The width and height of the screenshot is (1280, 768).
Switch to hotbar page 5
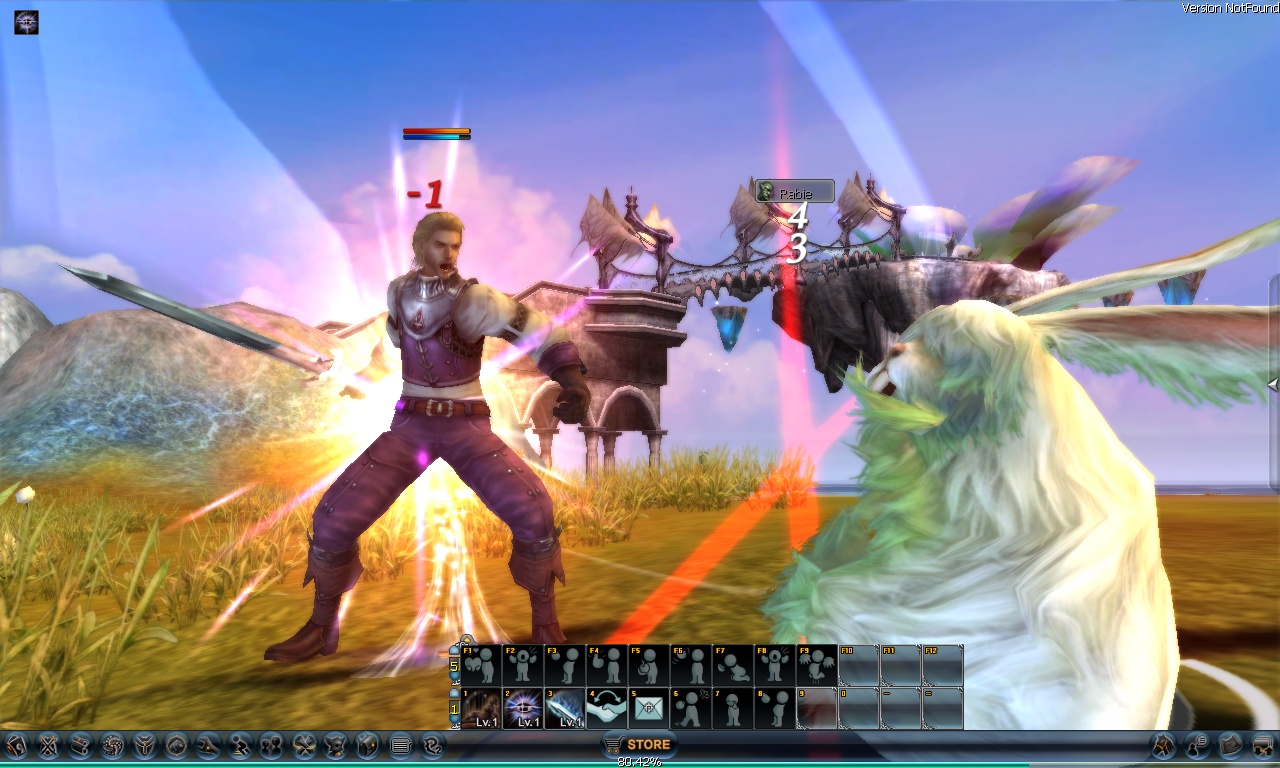click(x=453, y=666)
